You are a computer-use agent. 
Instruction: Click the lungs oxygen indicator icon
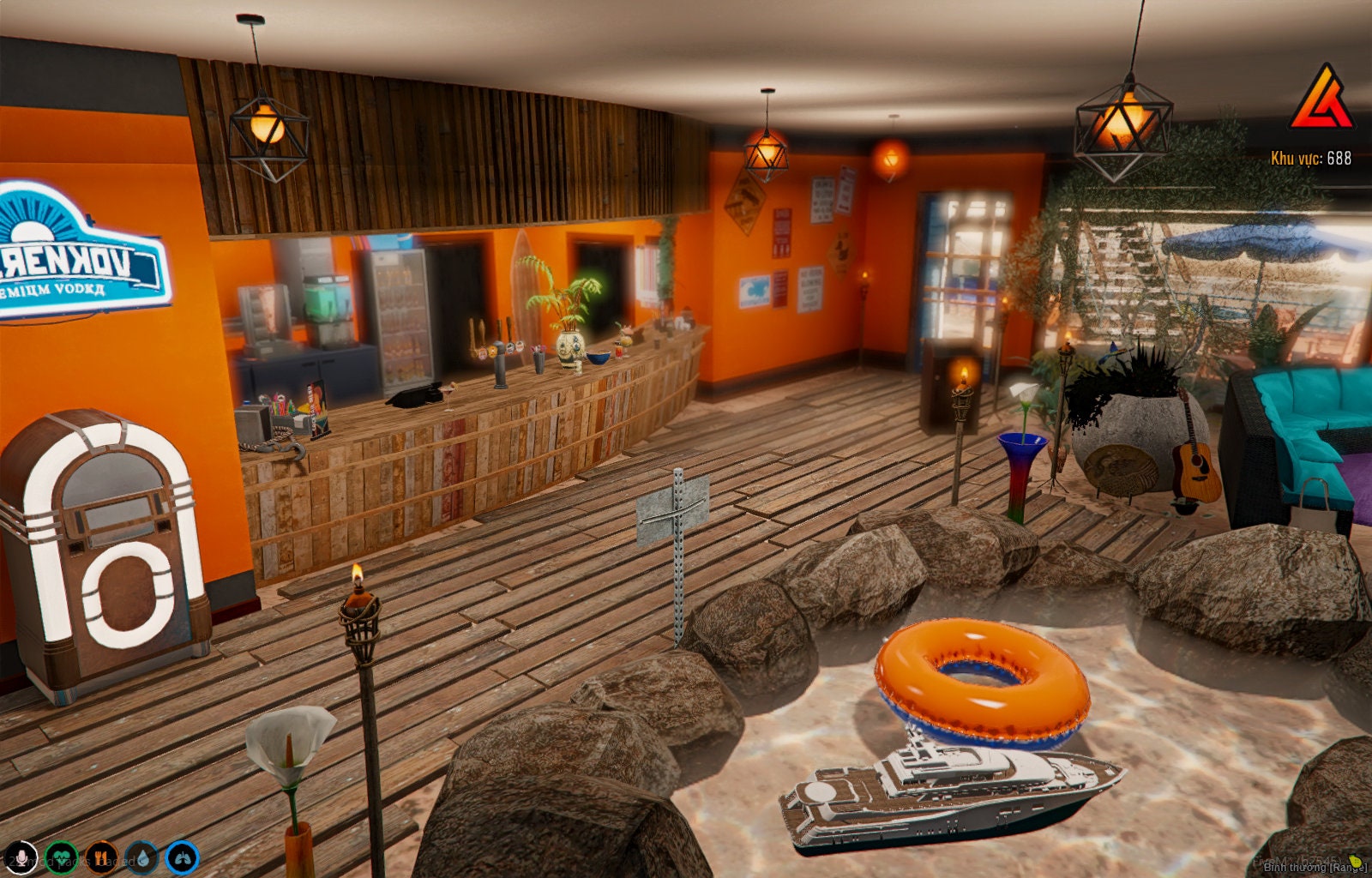point(182,857)
